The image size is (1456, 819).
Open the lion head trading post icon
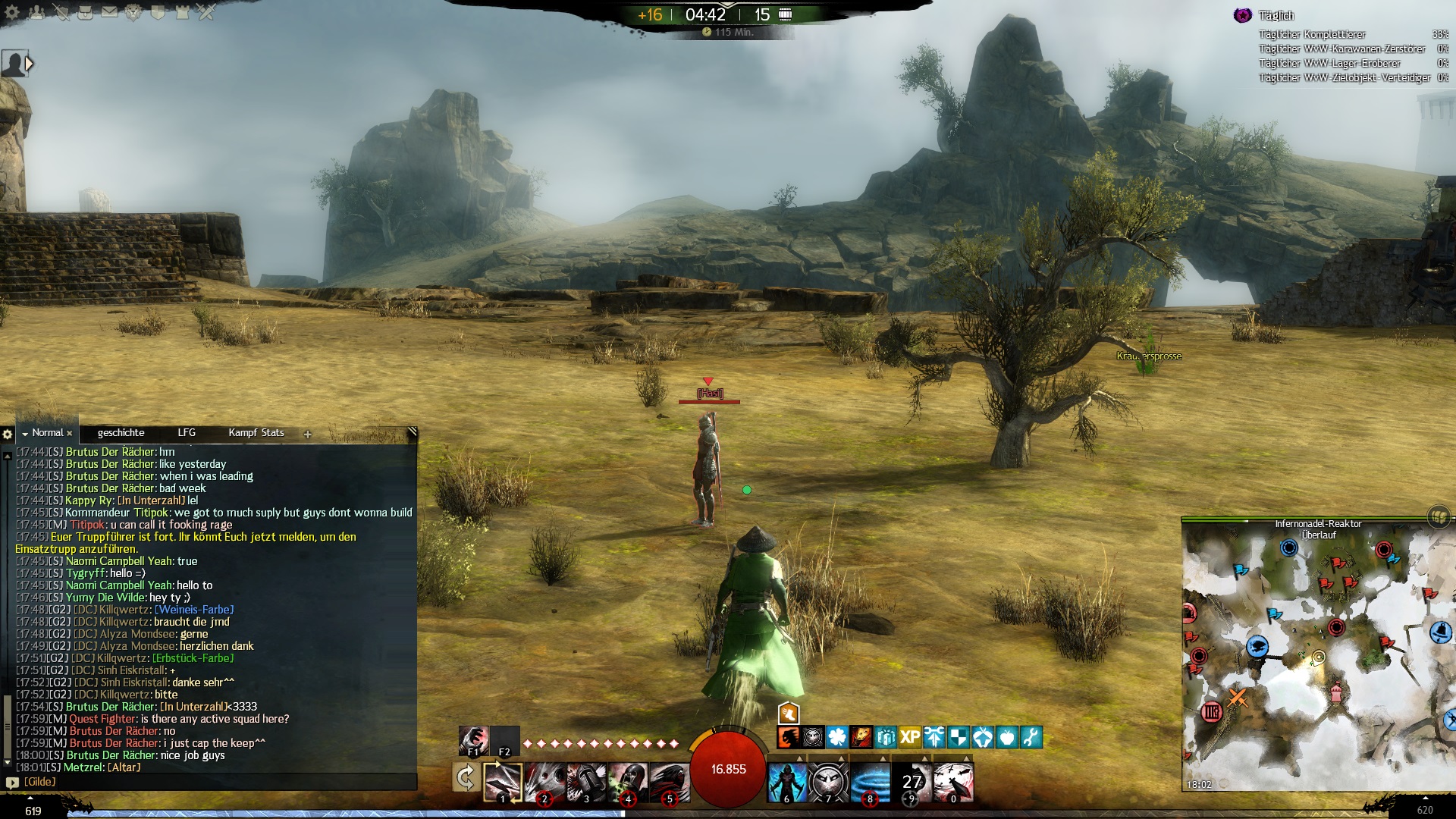[x=133, y=12]
